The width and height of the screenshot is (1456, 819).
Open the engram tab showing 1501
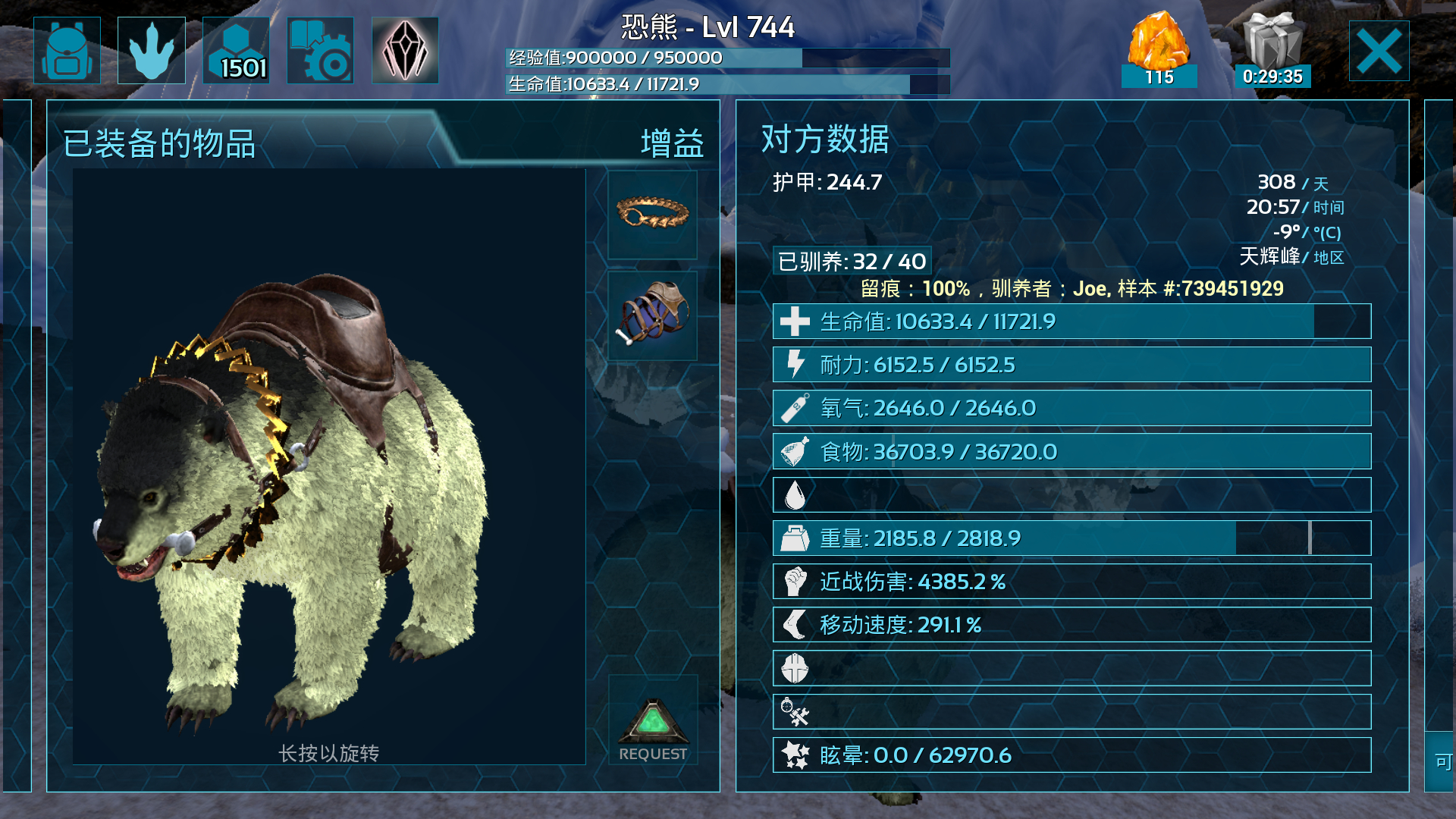tap(236, 50)
